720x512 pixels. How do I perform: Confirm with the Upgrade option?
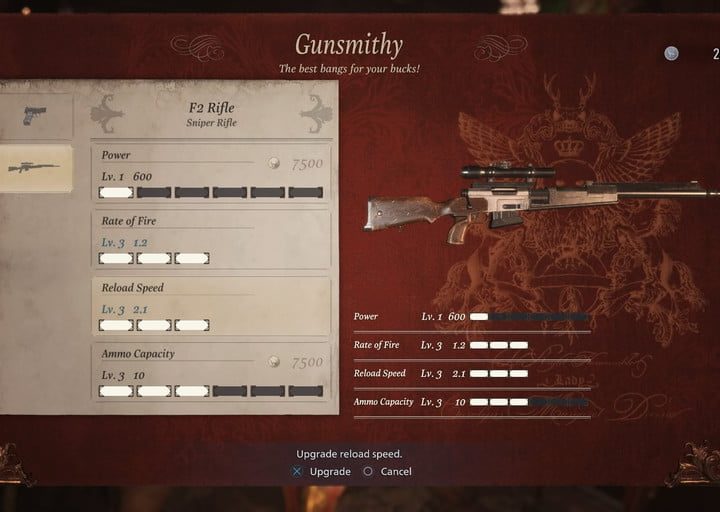coord(321,471)
